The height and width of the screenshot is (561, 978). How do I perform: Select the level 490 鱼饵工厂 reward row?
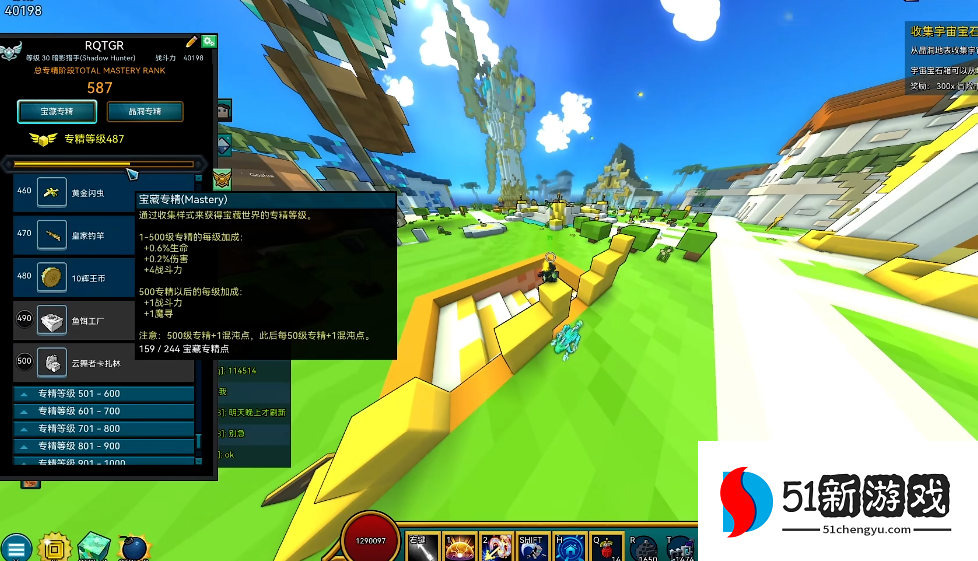click(x=103, y=319)
